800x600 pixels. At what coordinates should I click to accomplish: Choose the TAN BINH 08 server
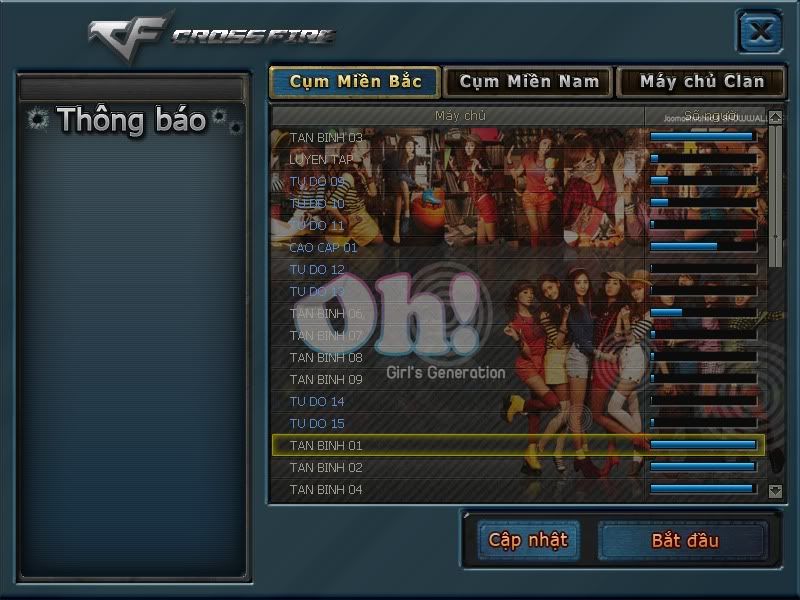[x=326, y=357]
